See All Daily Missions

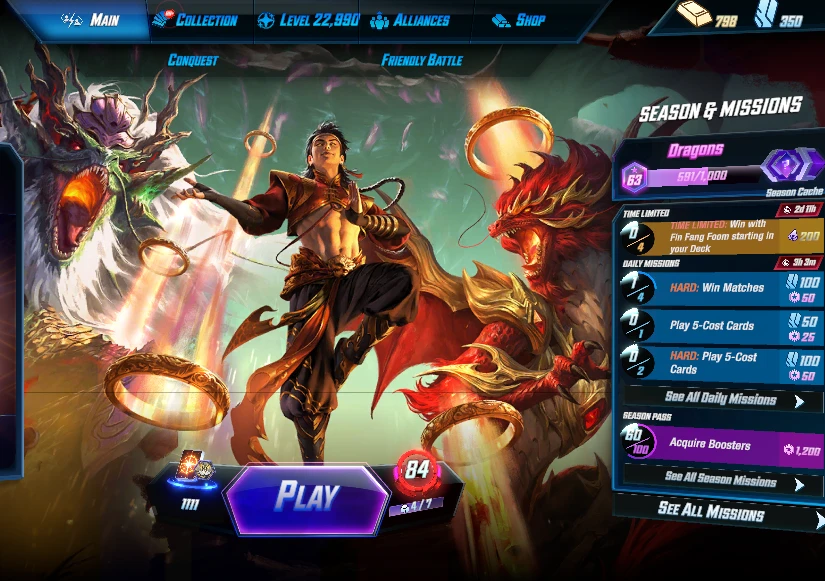click(722, 399)
